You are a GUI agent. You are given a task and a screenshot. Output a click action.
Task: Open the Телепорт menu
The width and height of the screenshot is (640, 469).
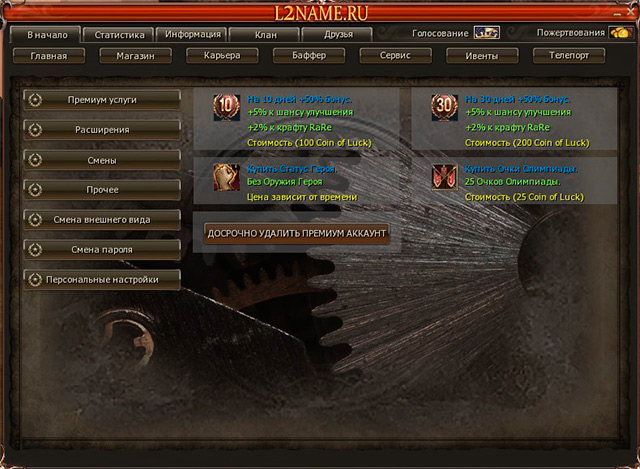pos(569,56)
